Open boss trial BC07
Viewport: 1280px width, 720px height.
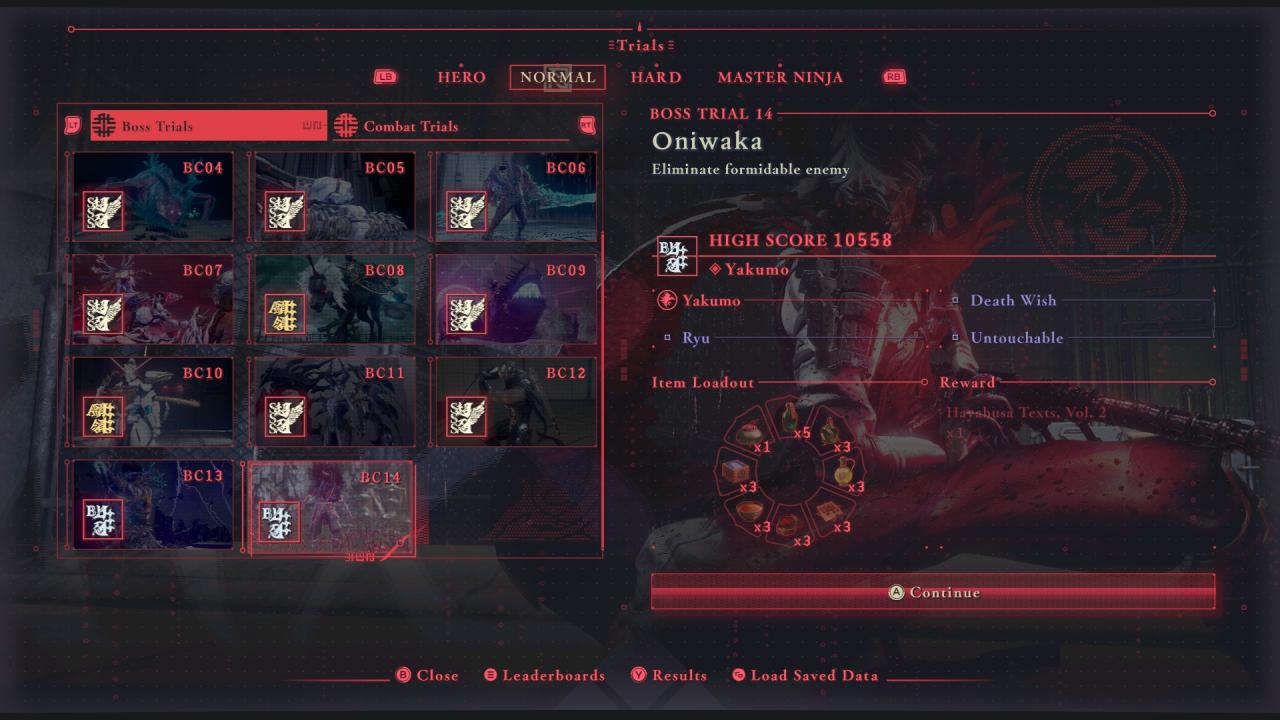point(153,299)
